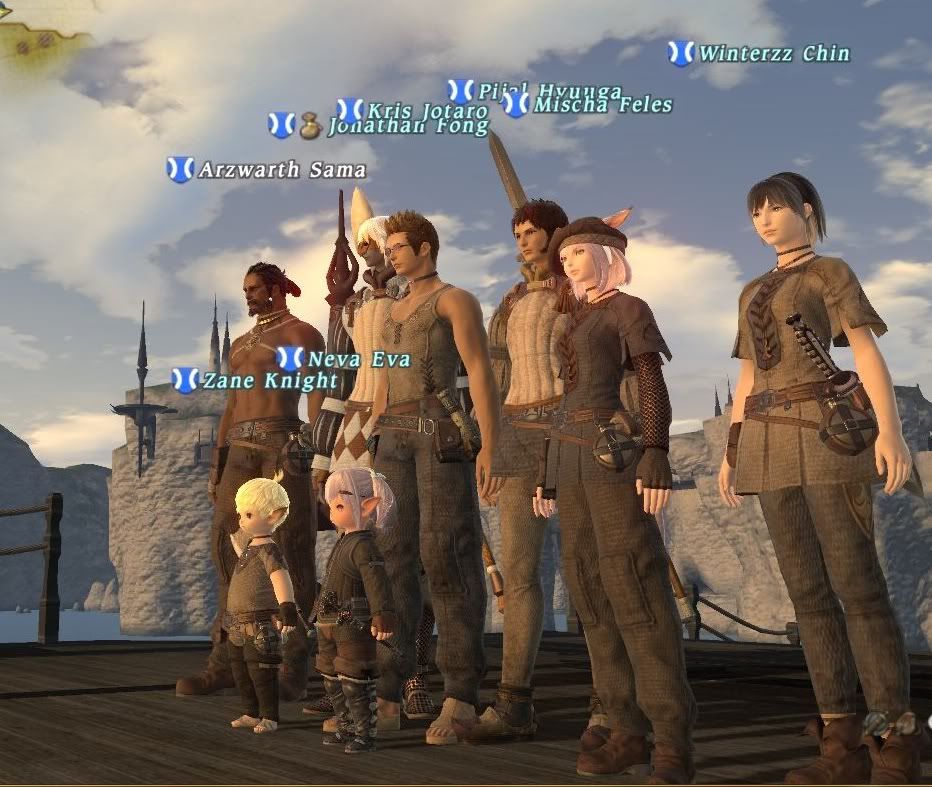Target the Neva Eva nameplate
The image size is (932, 787).
tap(358, 359)
